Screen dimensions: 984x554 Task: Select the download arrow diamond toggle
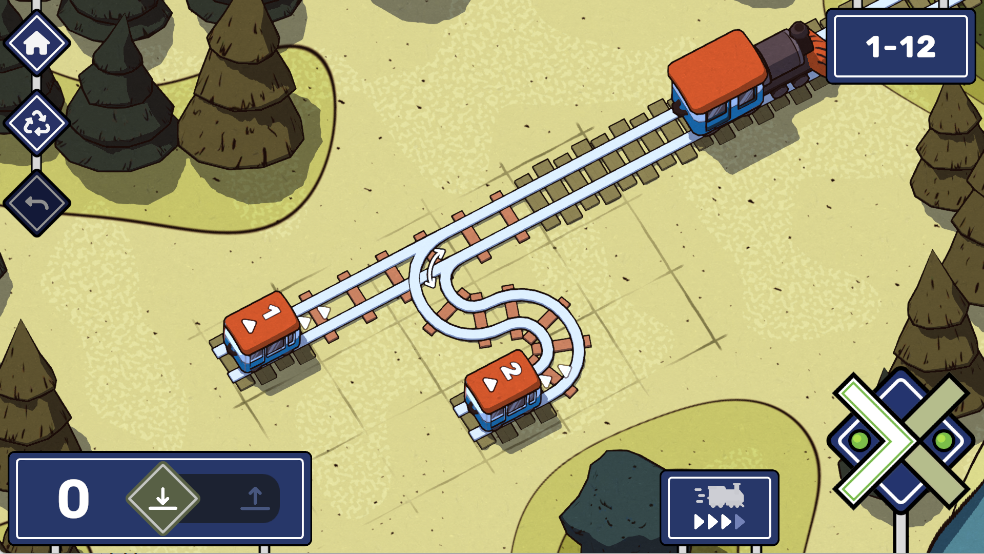click(x=162, y=497)
